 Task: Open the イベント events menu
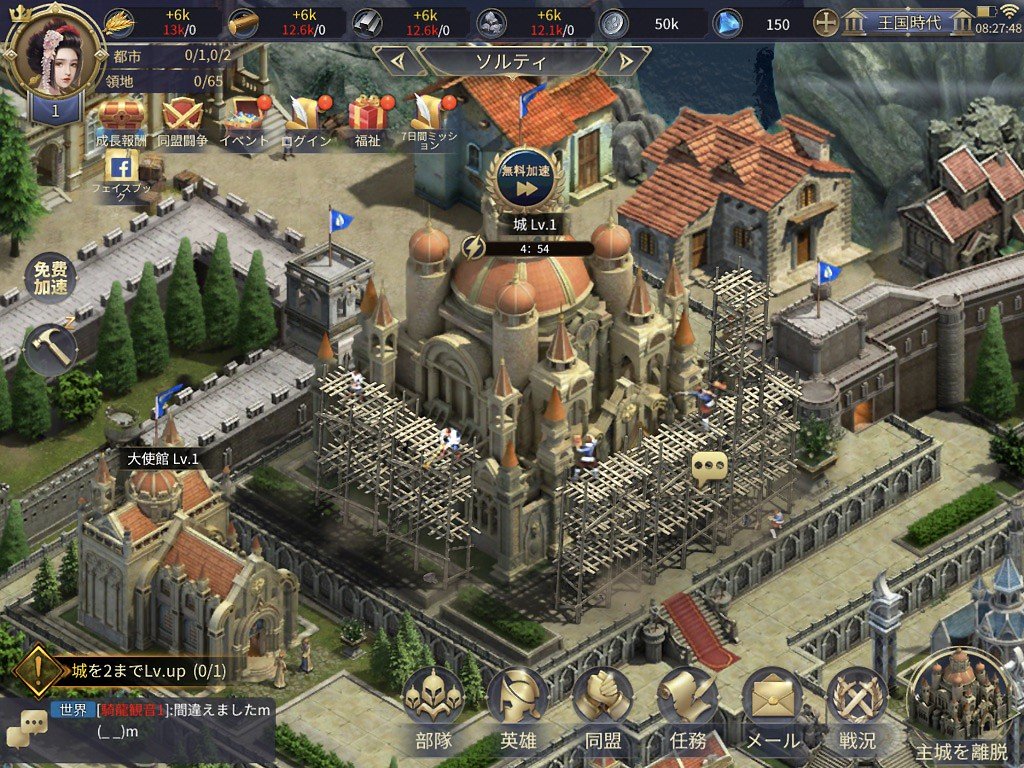coord(245,119)
